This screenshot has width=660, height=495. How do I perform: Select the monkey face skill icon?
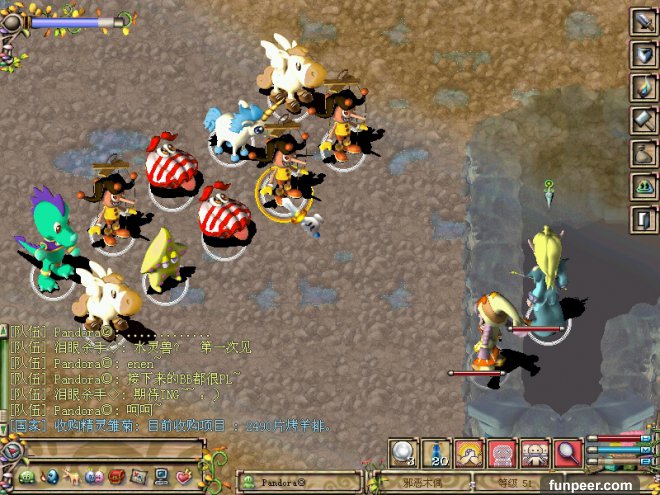pyautogui.click(x=536, y=455)
